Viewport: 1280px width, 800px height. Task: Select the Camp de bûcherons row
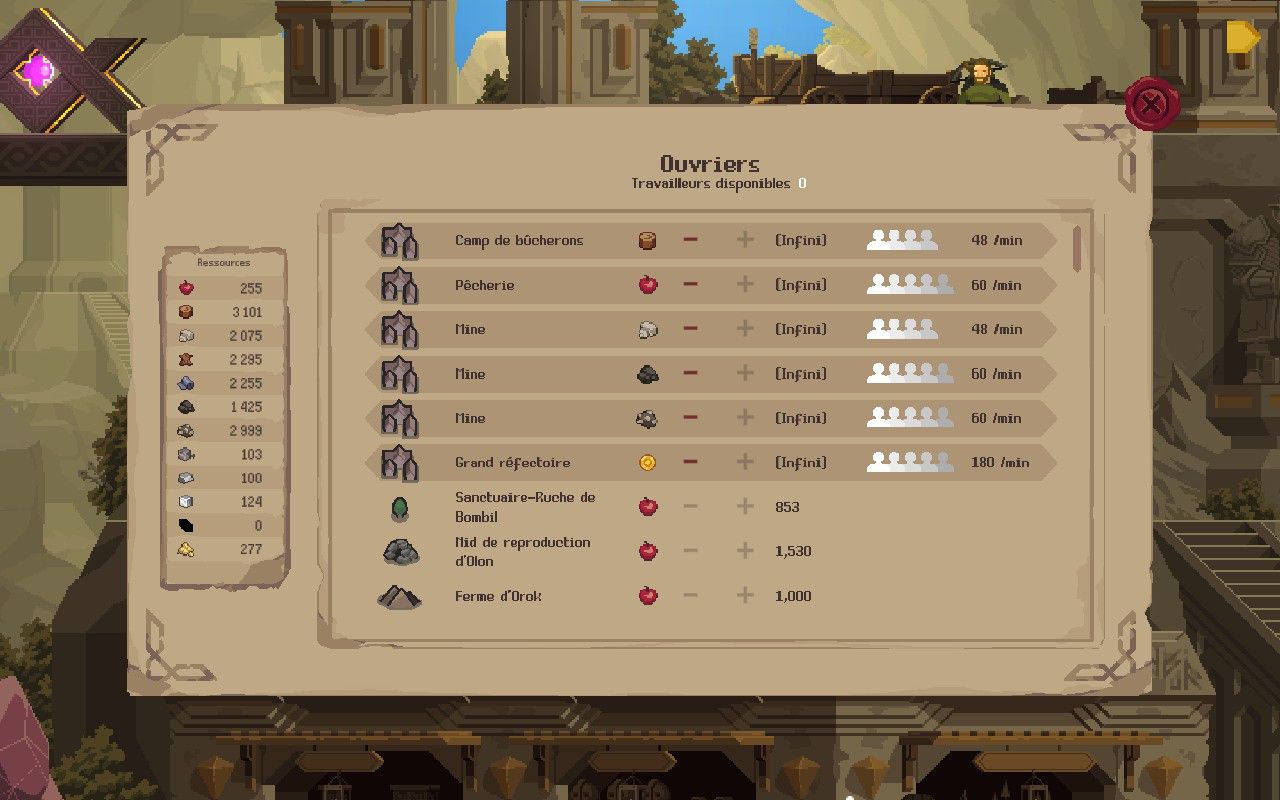519,240
